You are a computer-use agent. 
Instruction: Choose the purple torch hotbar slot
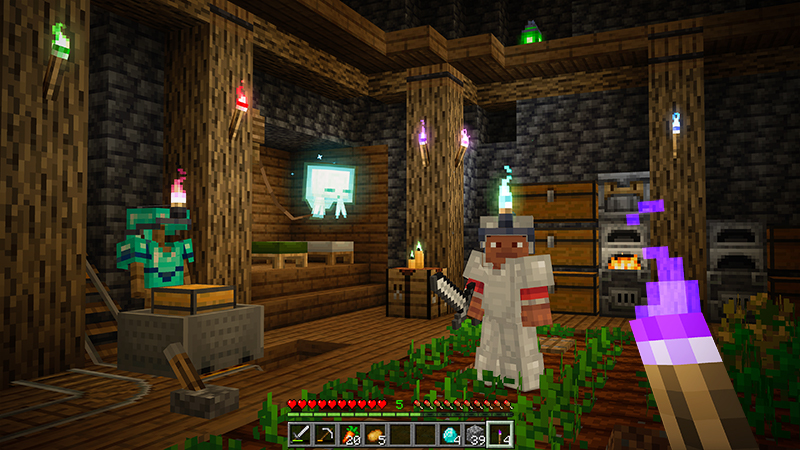[x=500, y=434]
